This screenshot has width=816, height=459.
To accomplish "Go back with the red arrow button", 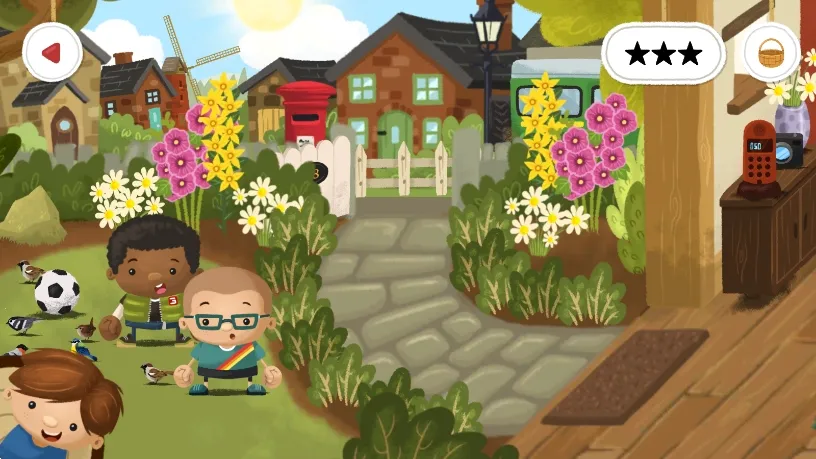I will (52, 52).
